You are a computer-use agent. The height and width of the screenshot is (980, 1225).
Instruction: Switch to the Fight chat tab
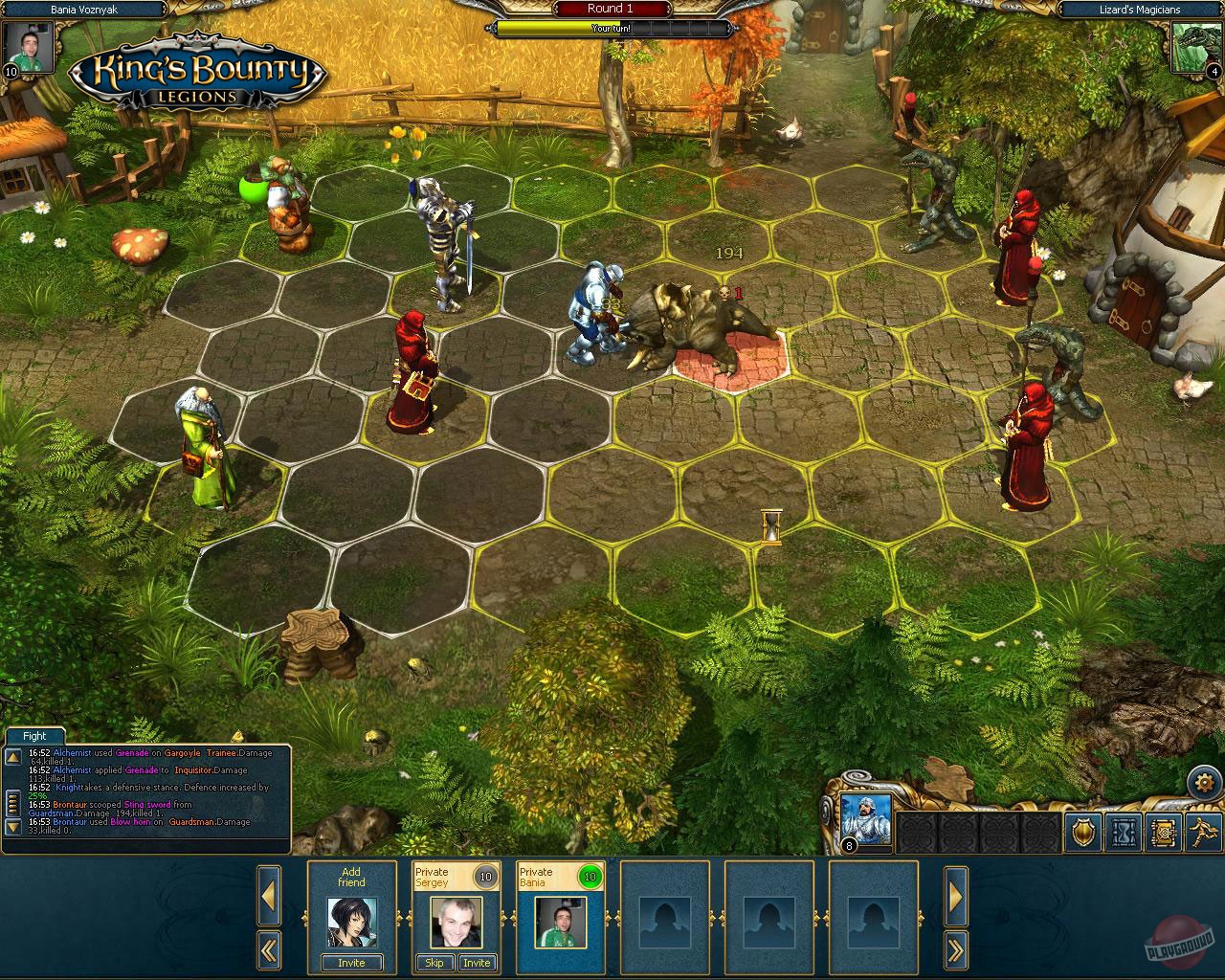click(34, 735)
